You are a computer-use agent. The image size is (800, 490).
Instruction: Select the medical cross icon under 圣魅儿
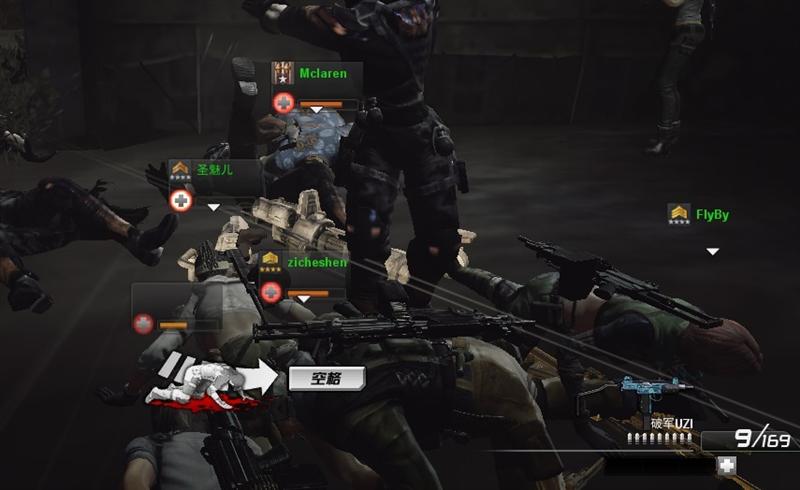(x=180, y=201)
